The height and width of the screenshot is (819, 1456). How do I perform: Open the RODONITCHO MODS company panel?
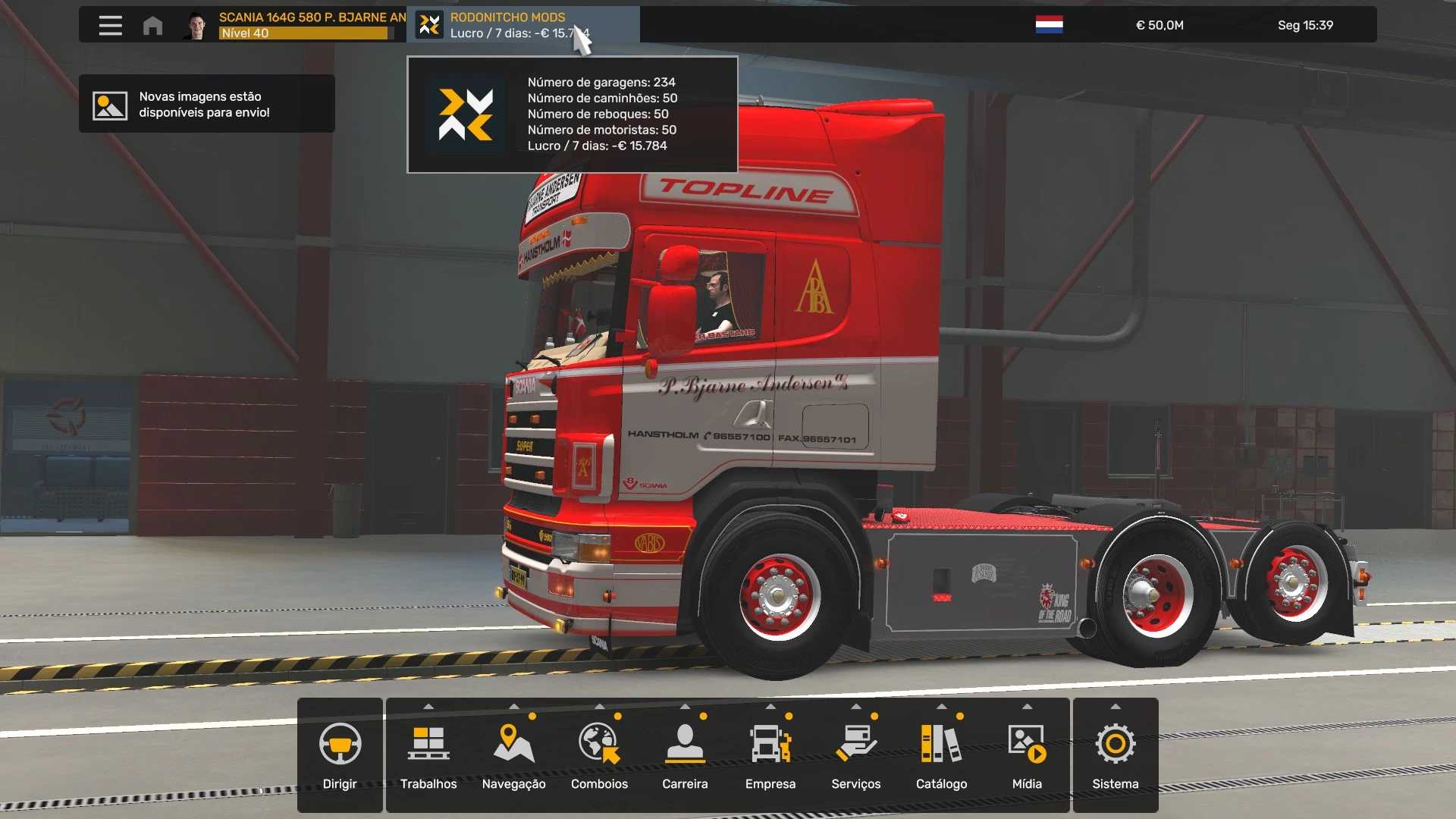(523, 25)
